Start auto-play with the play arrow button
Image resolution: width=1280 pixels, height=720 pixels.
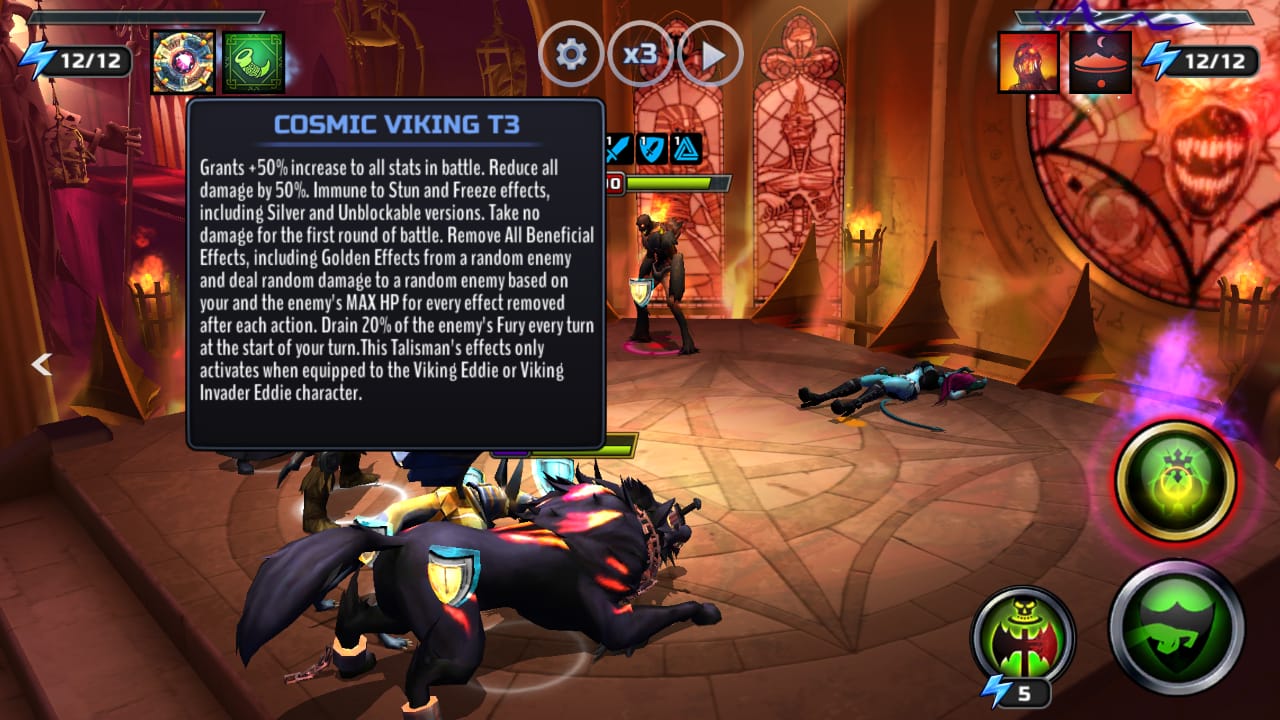(x=710, y=54)
